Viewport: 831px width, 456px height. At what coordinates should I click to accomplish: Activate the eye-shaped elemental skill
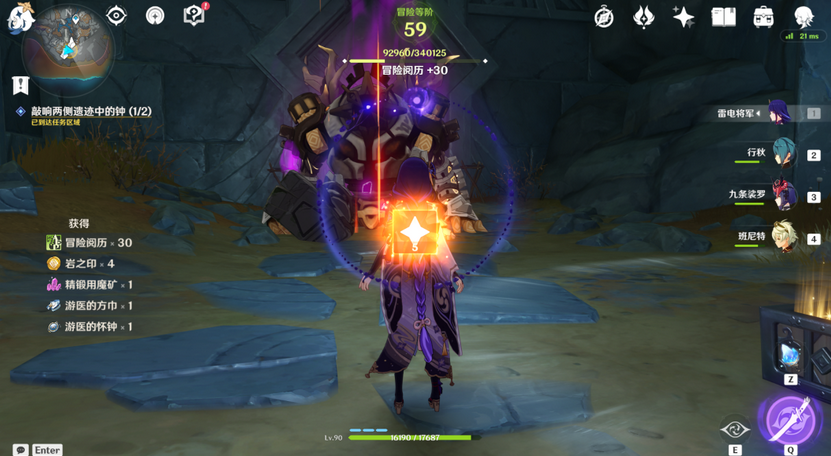pos(735,429)
